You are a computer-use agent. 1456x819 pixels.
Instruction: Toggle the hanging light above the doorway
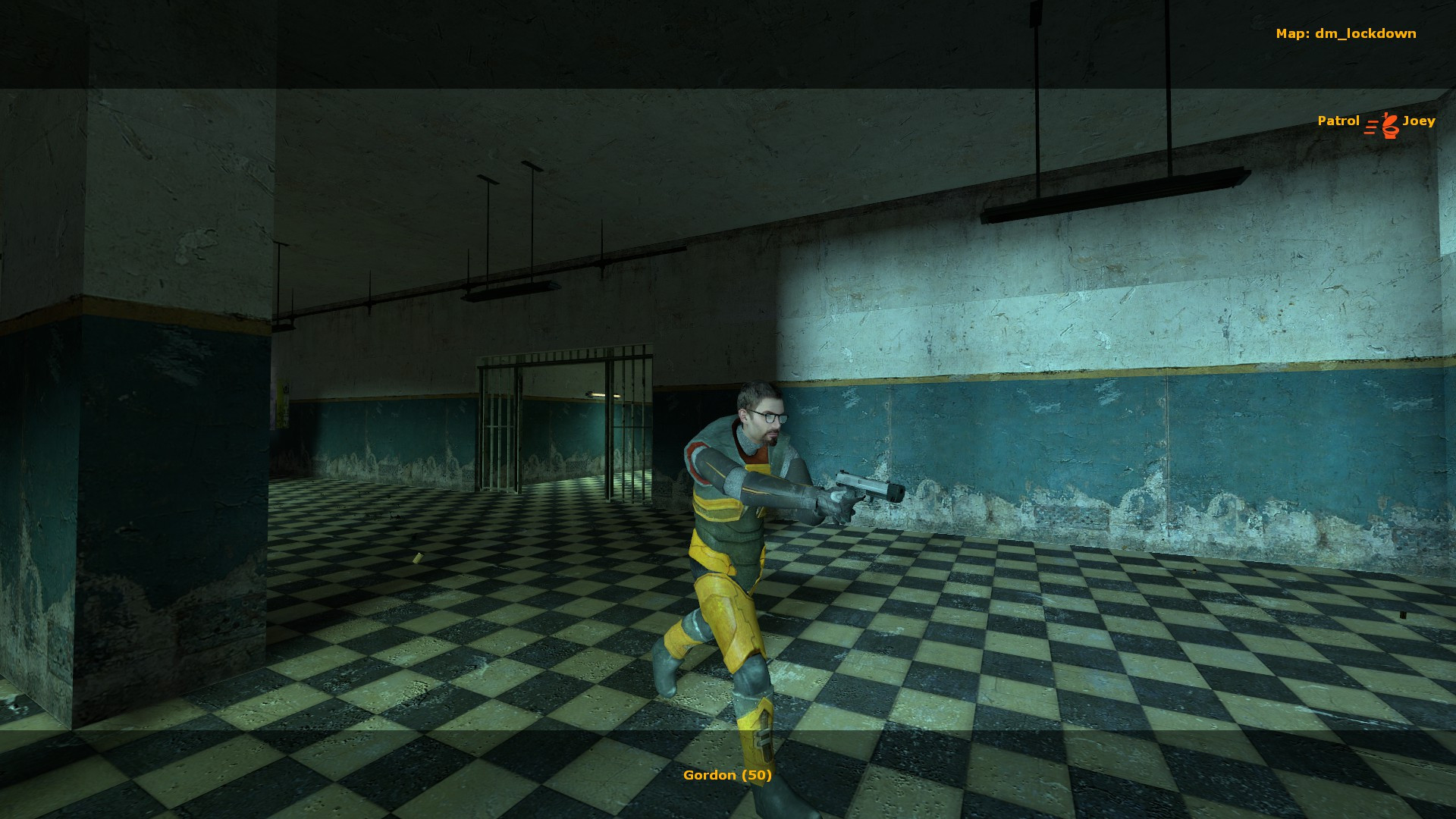coord(512,290)
